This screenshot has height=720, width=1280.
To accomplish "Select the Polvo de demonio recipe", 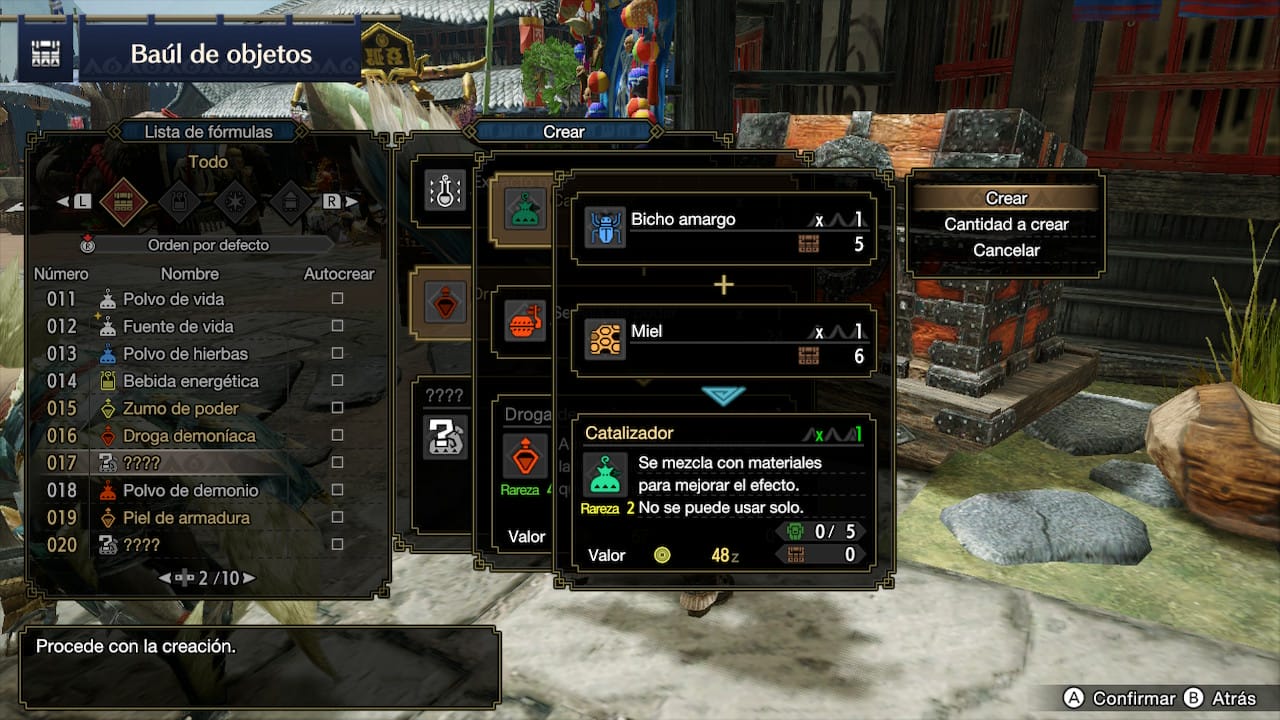I will pyautogui.click(x=190, y=490).
